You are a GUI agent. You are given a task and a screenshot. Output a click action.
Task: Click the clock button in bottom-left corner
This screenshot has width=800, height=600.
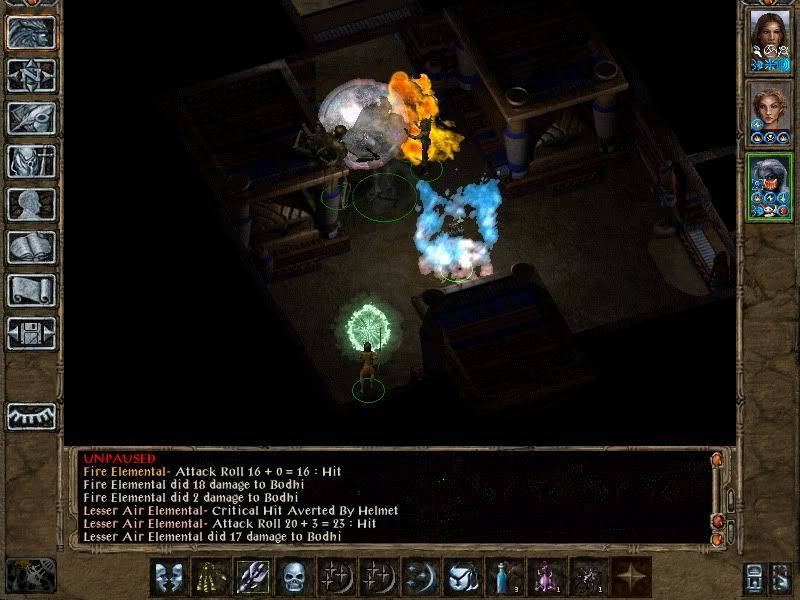coord(30,575)
